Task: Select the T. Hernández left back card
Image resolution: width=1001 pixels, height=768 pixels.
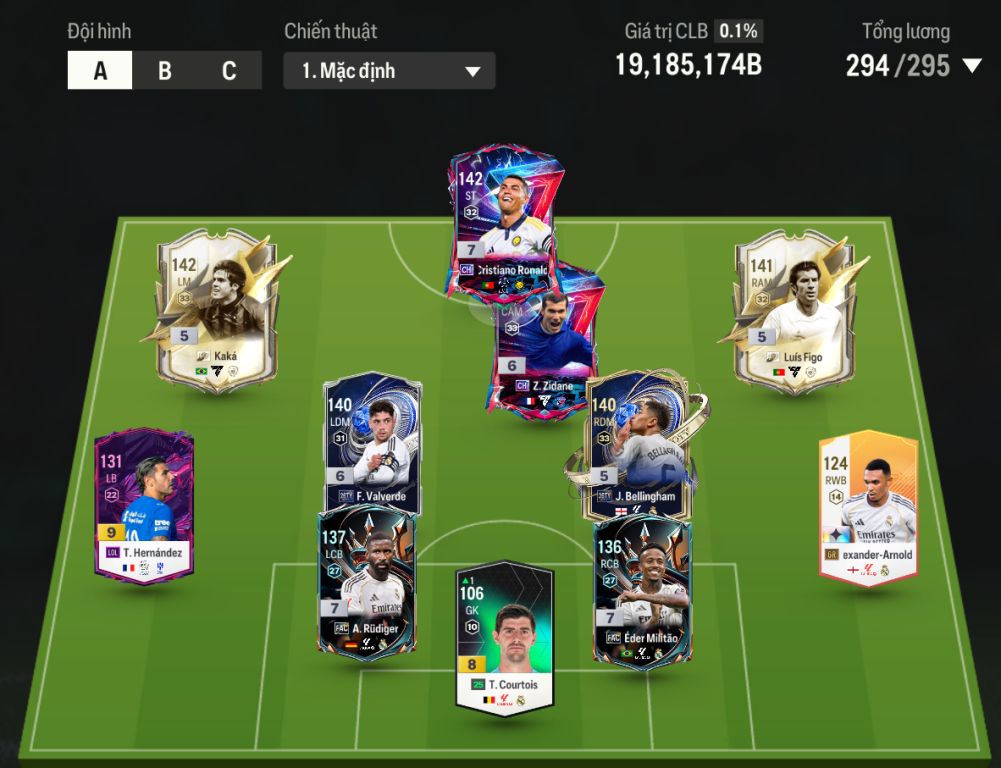Action: pyautogui.click(x=144, y=505)
